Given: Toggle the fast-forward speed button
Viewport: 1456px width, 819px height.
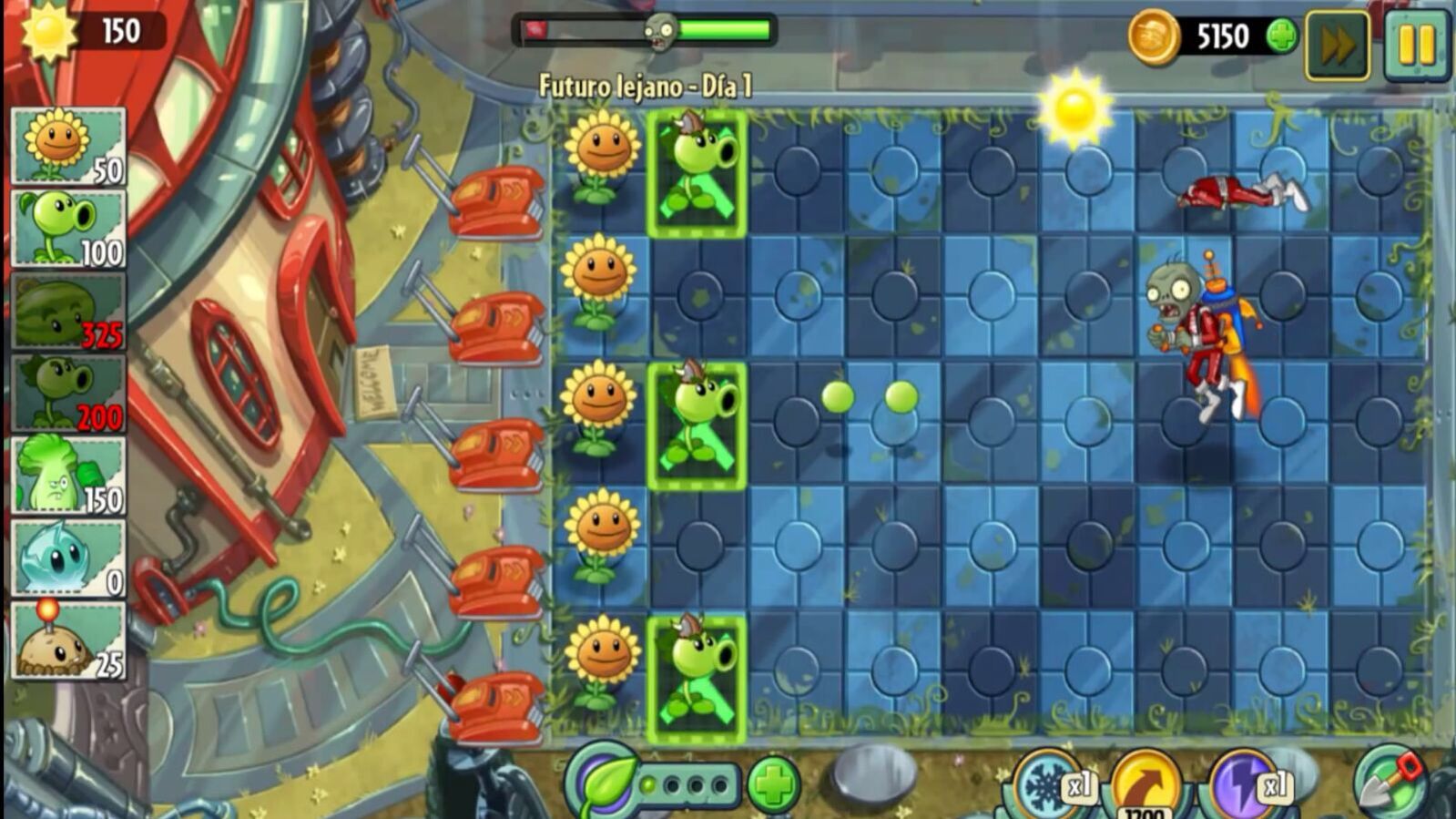Looking at the screenshot, I should (1337, 46).
